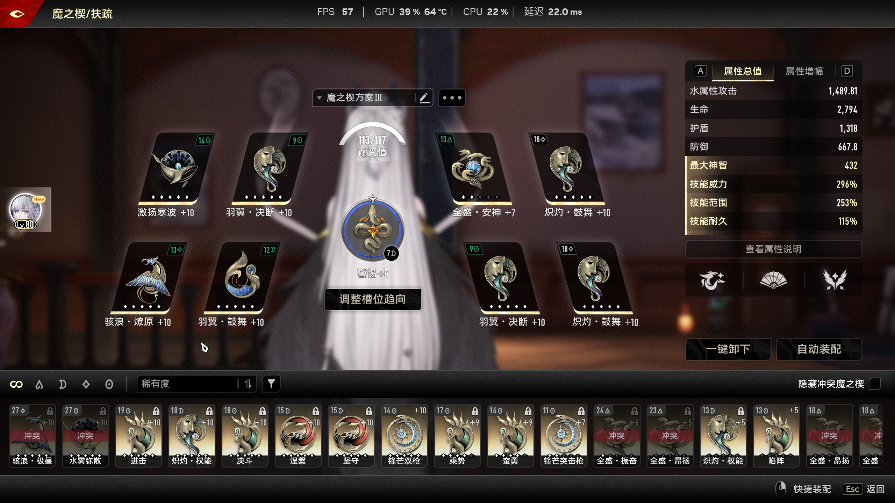This screenshot has height=503, width=895.
Task: Open 查看属性说明 attribute explanation
Action: [x=773, y=249]
